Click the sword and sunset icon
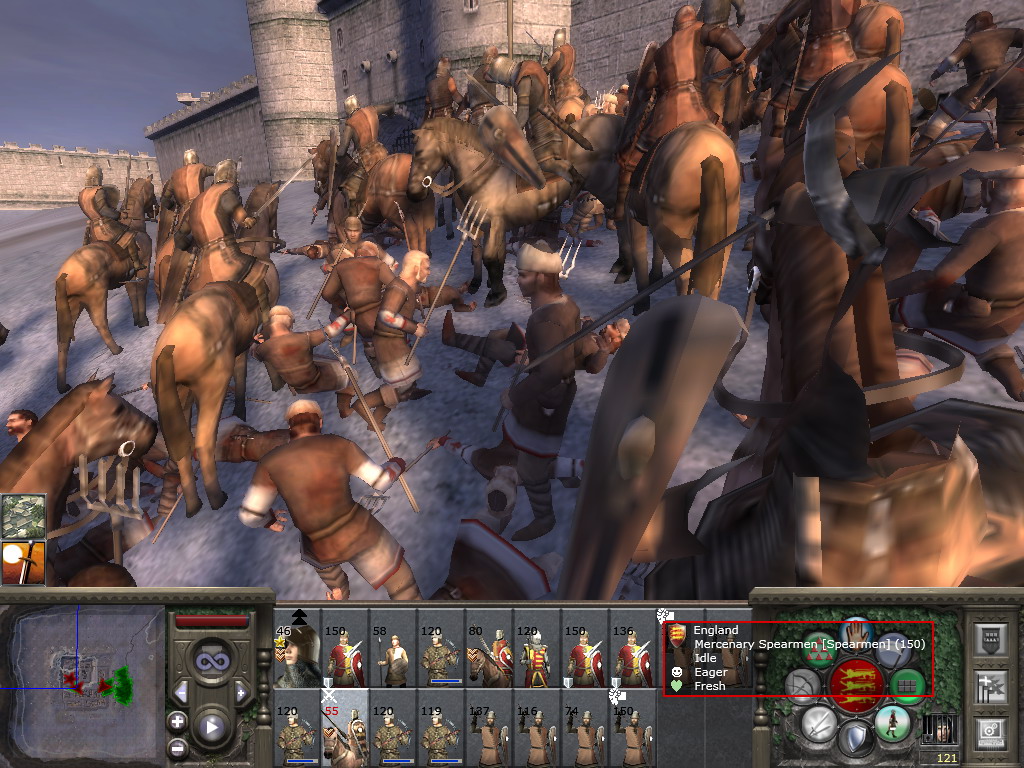 click(23, 563)
